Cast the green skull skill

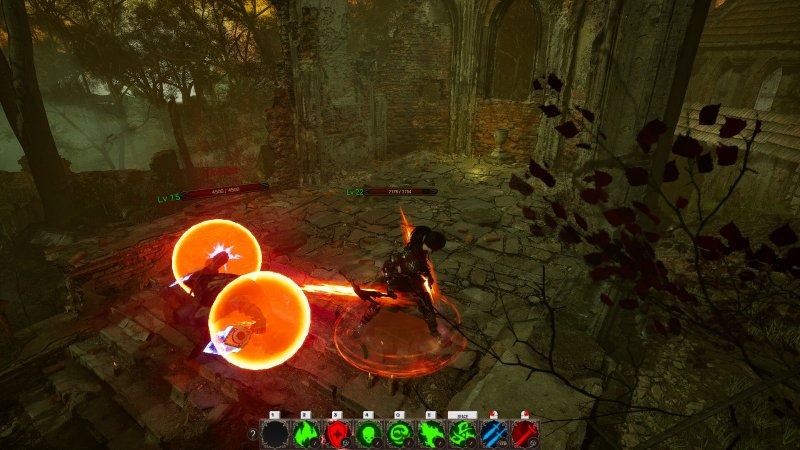coord(368,433)
